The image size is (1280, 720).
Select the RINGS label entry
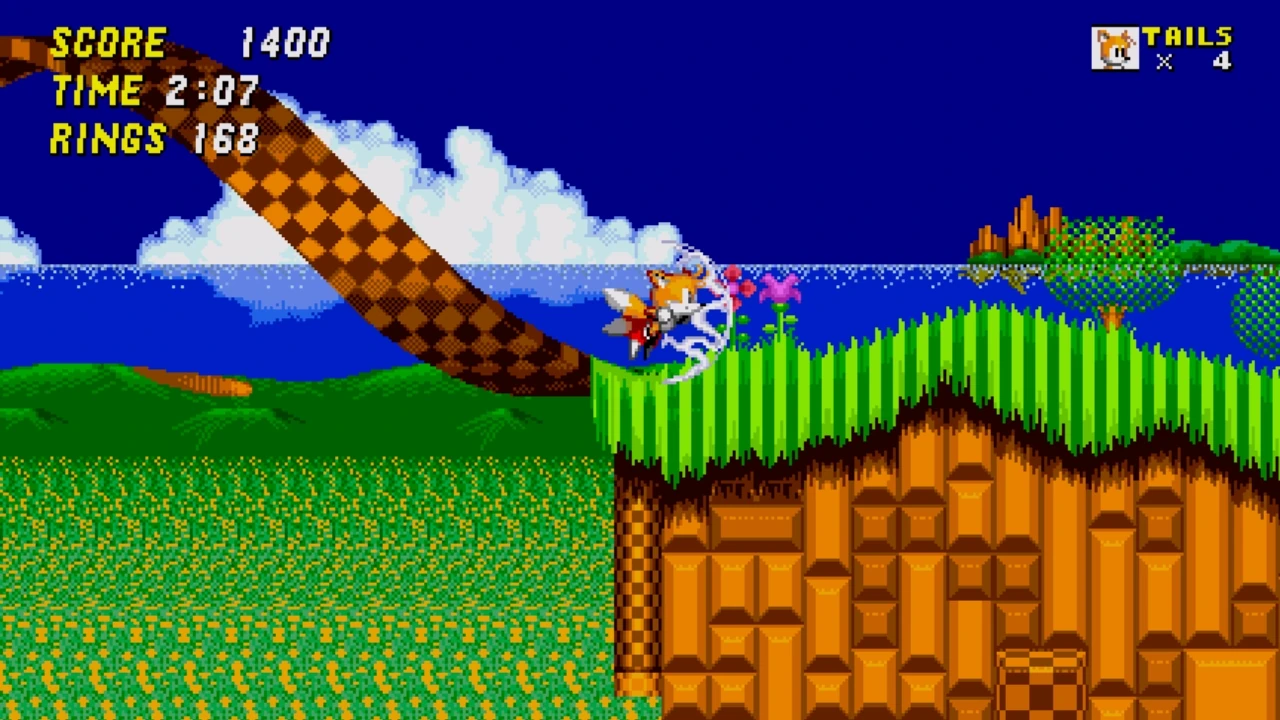[x=107, y=140]
